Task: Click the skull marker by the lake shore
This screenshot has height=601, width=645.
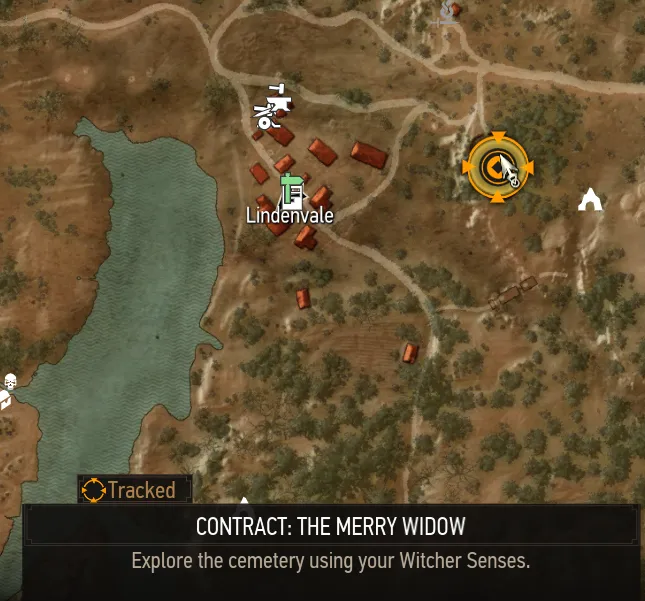Action: tap(10, 382)
